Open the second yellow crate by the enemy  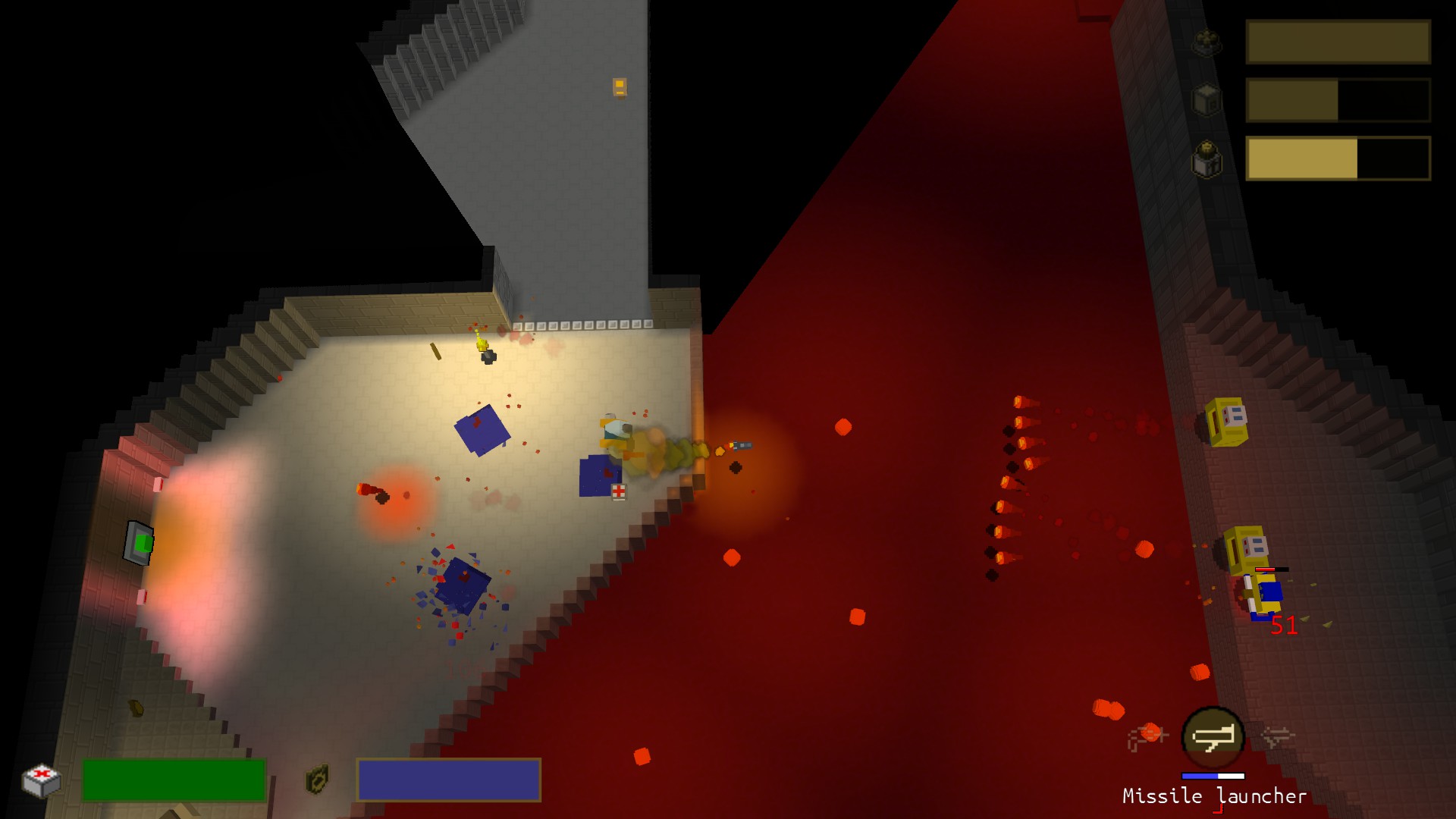tap(1247, 550)
